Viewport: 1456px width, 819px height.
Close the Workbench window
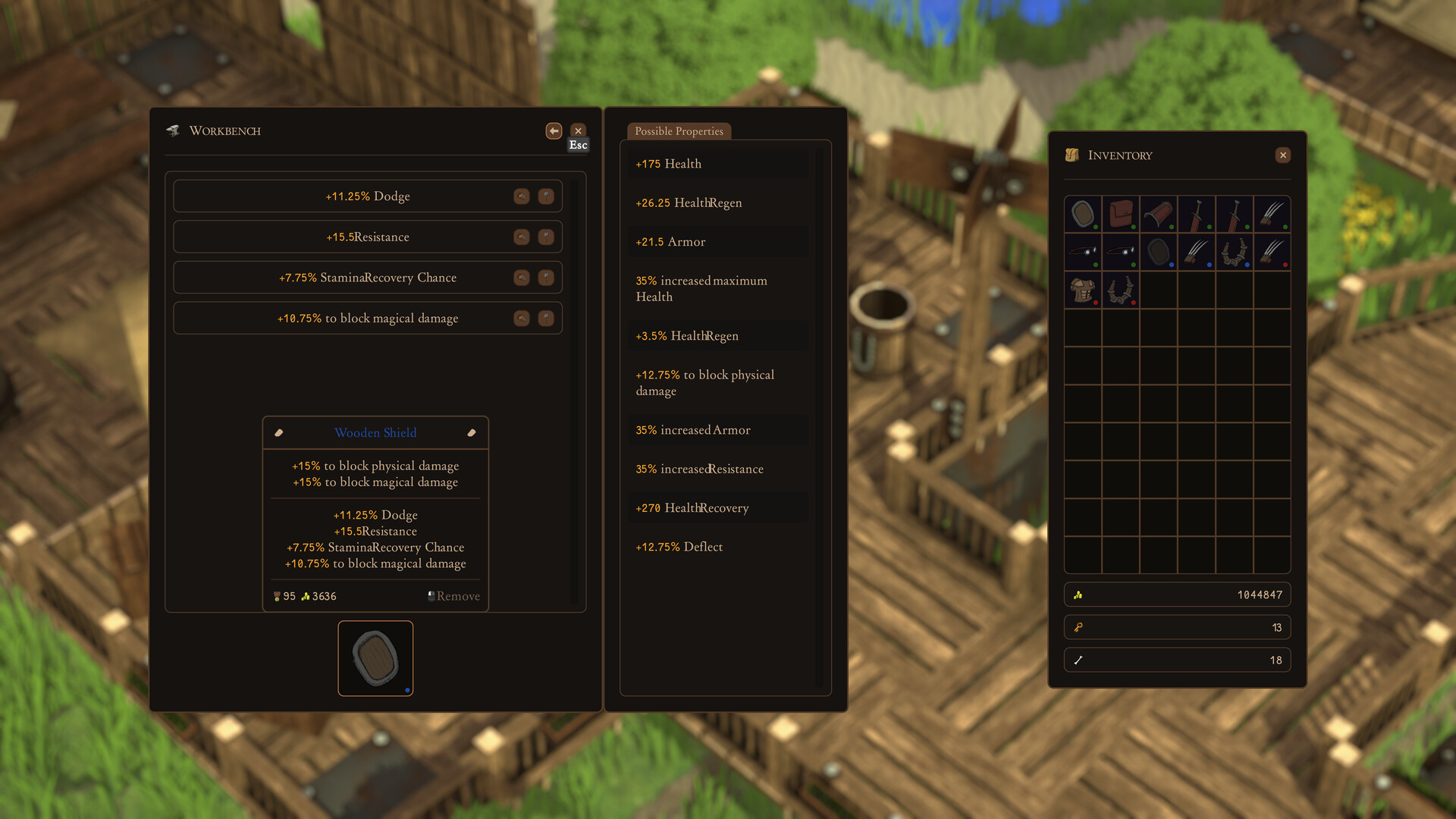tap(578, 130)
